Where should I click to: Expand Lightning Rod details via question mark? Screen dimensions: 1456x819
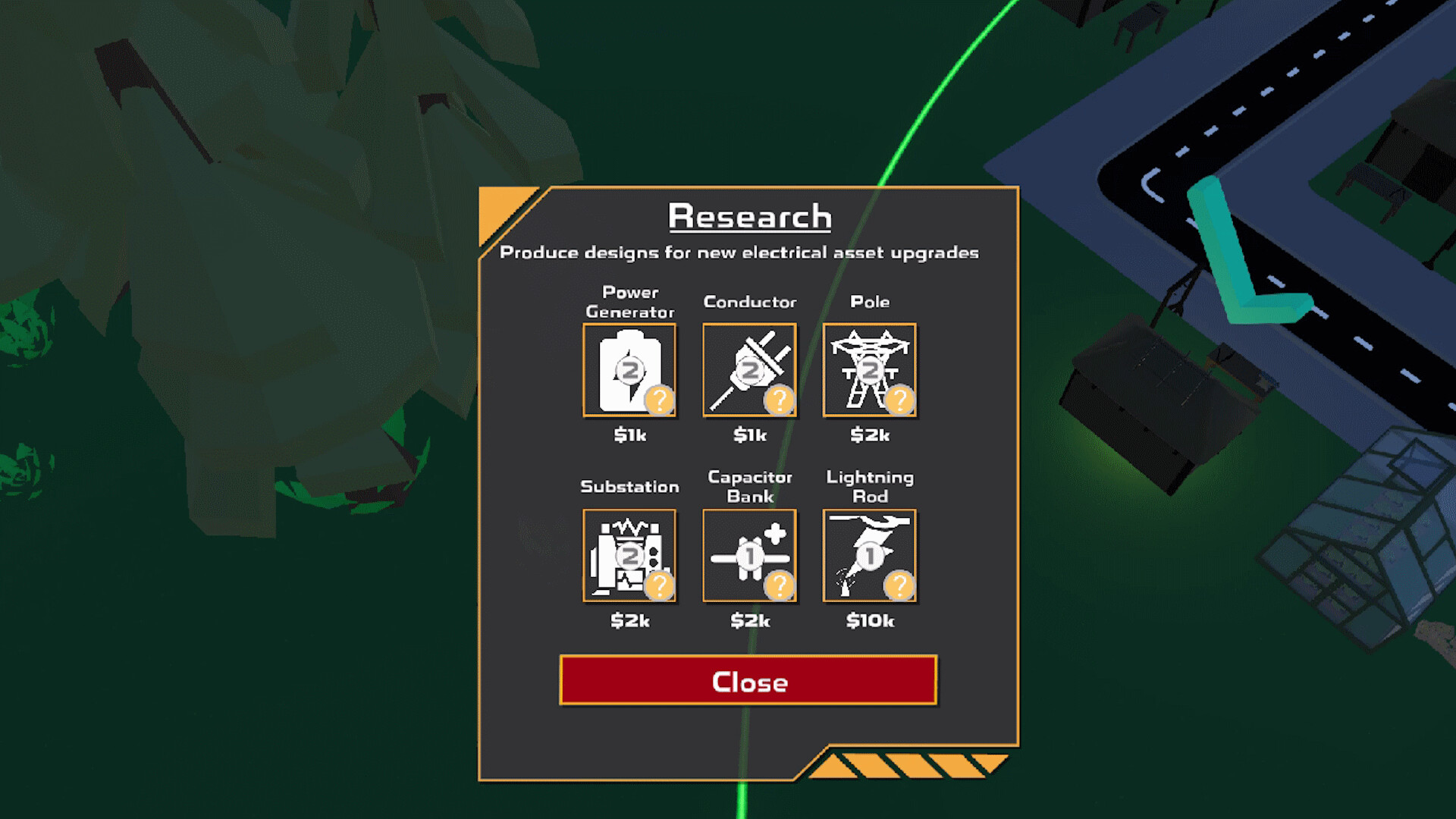click(901, 585)
